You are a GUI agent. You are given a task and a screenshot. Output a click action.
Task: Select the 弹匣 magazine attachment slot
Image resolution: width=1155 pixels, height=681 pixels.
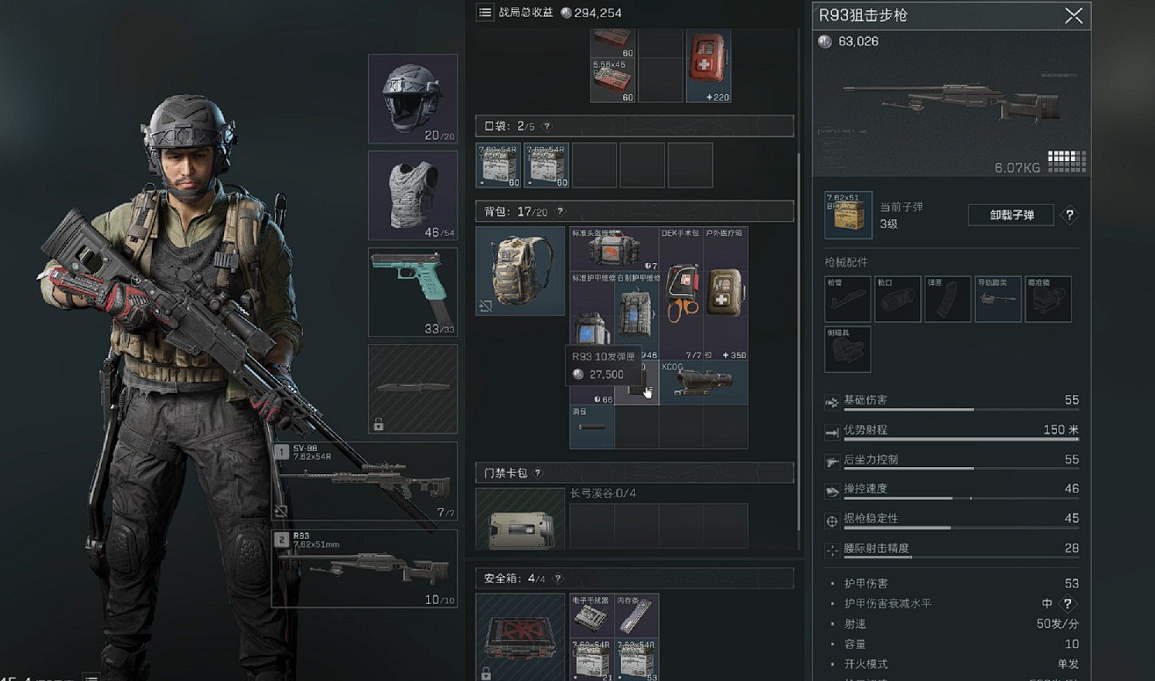coord(947,299)
